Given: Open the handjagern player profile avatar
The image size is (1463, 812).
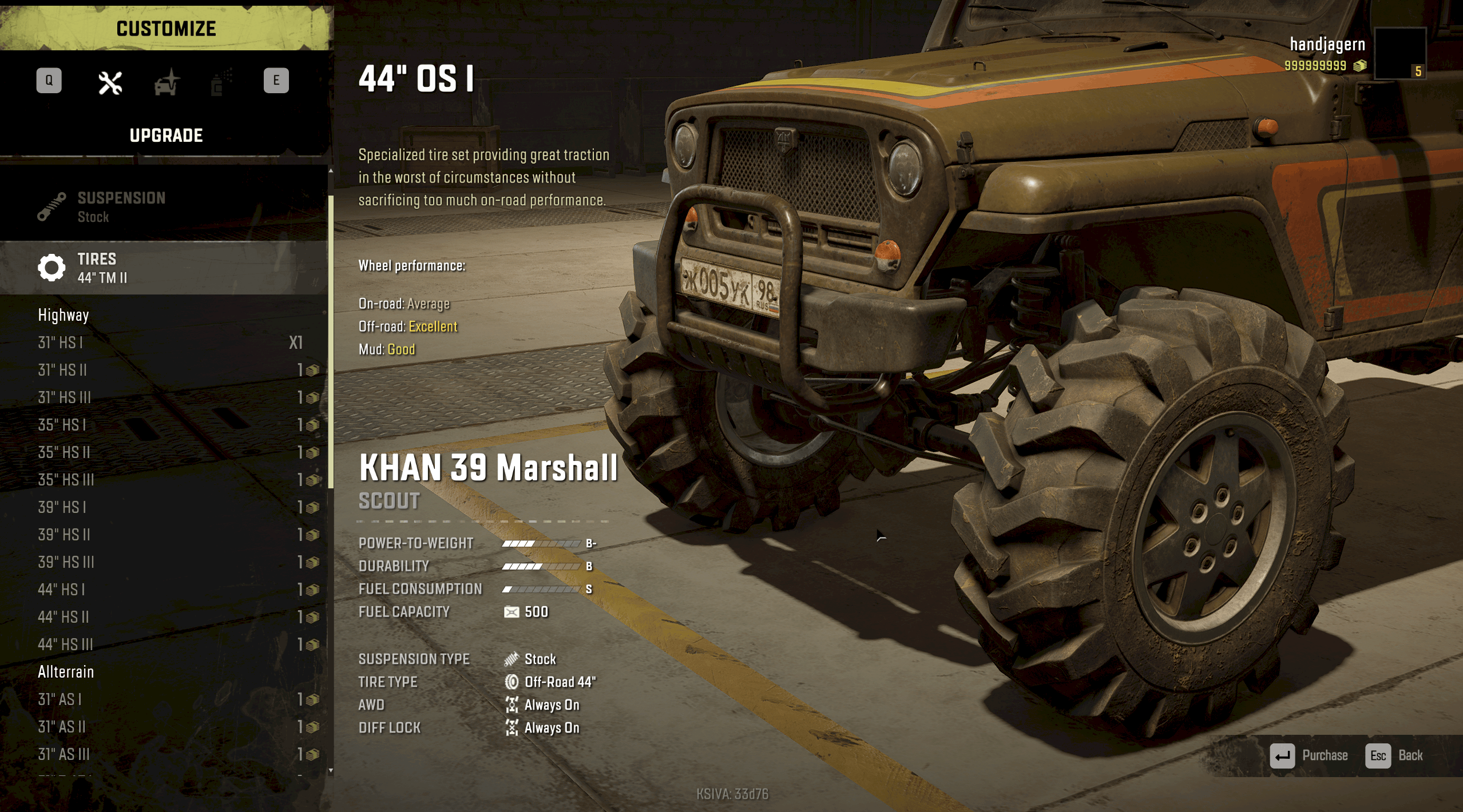Looking at the screenshot, I should [x=1399, y=53].
